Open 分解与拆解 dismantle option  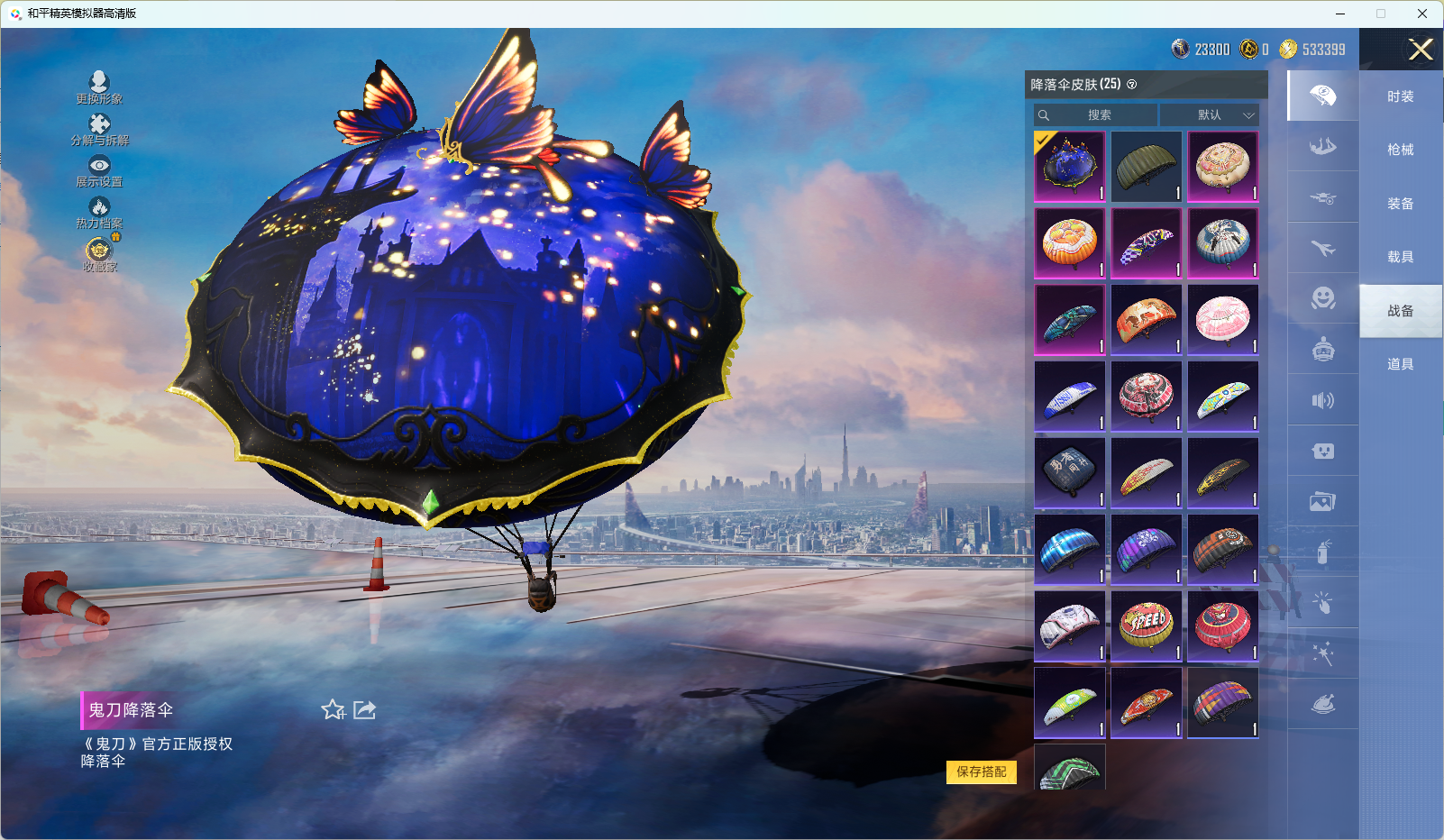tap(99, 130)
